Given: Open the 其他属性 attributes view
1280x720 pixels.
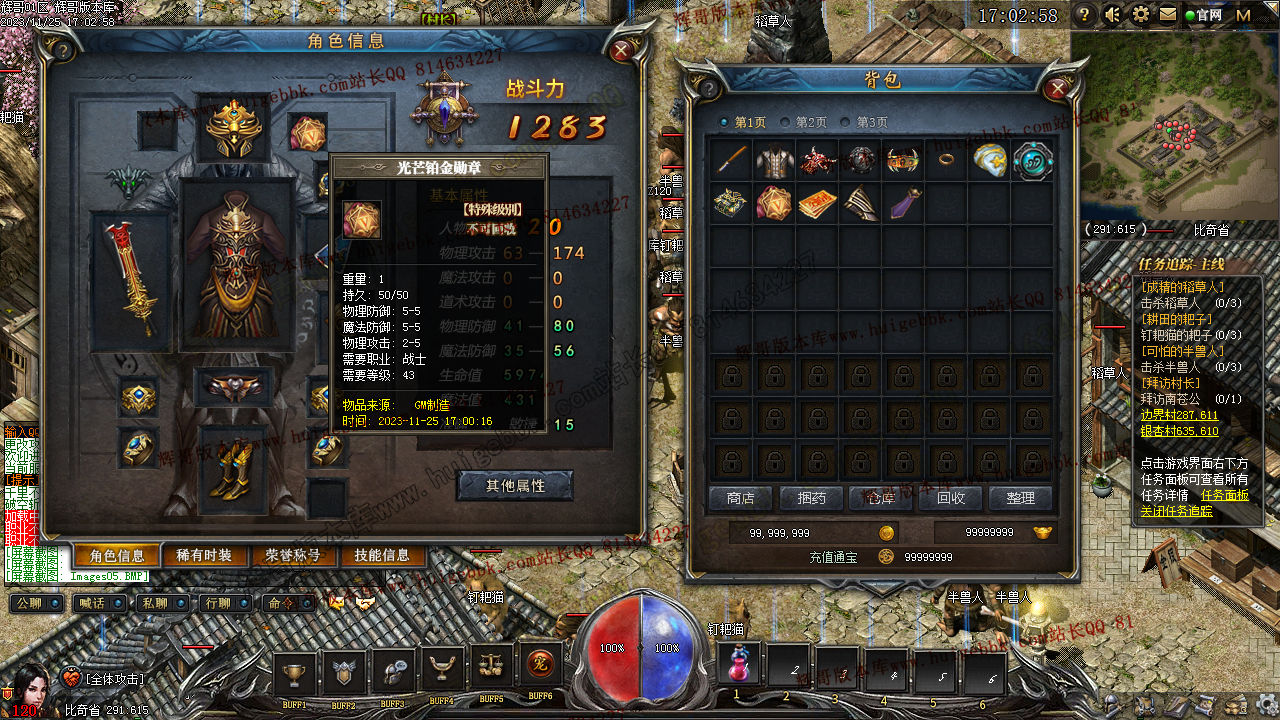Looking at the screenshot, I should [515, 486].
